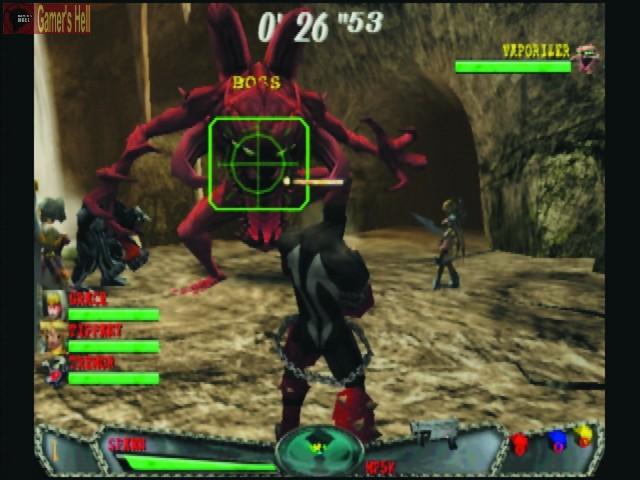
Task: Select Tremor's party portrait
Action: click(x=54, y=369)
